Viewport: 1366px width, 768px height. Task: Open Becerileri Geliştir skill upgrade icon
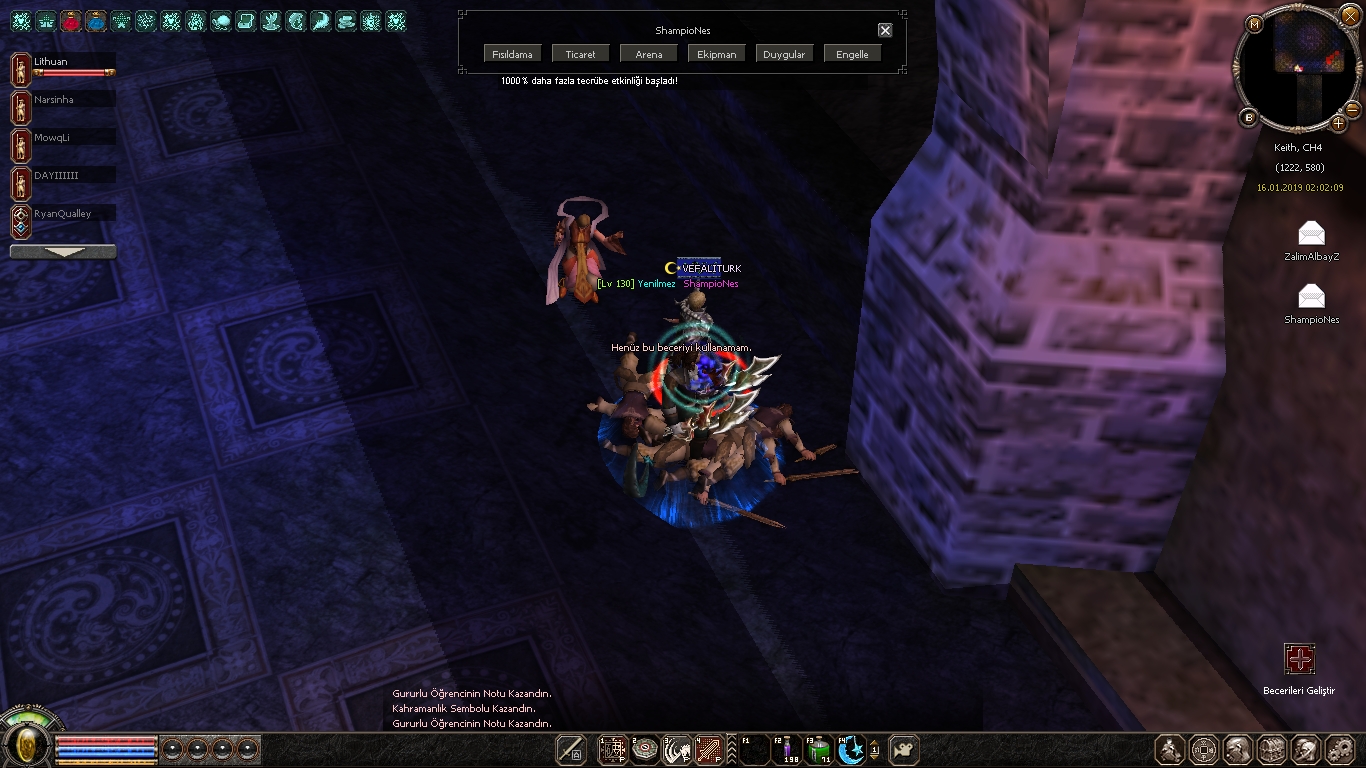pos(1299,659)
